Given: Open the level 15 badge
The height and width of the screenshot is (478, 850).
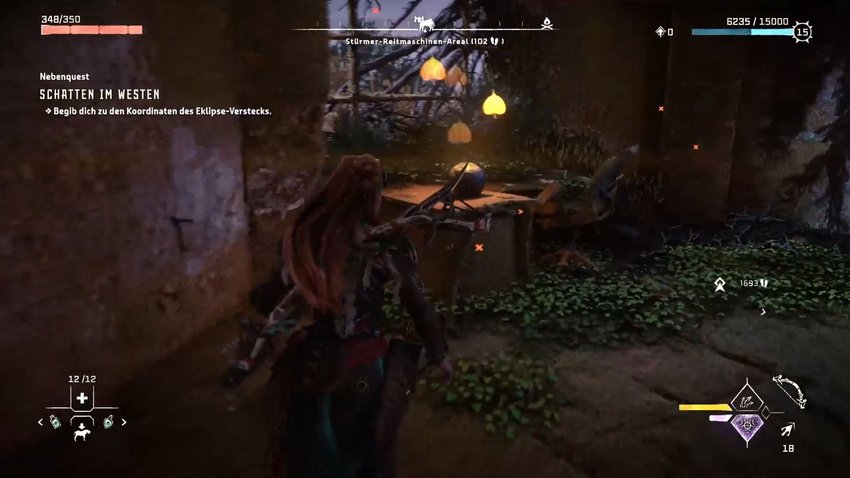Looking at the screenshot, I should coord(802,32).
